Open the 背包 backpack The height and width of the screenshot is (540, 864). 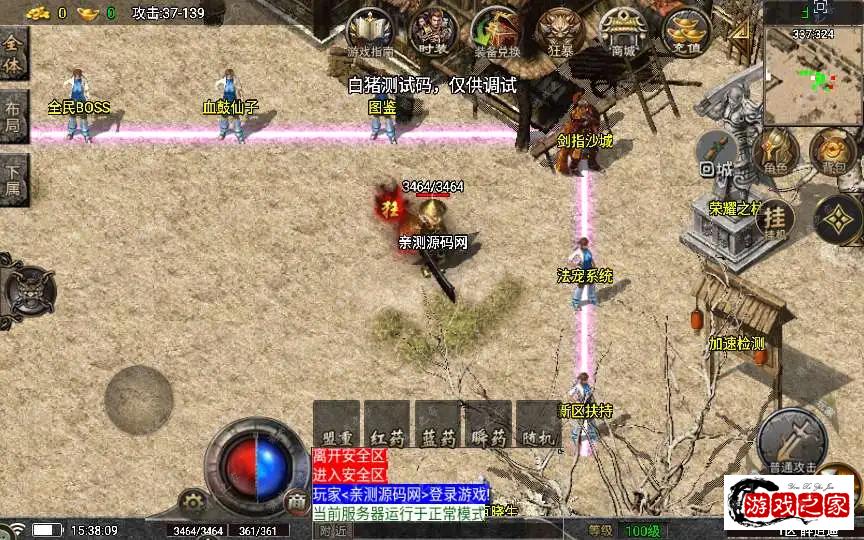tap(832, 152)
